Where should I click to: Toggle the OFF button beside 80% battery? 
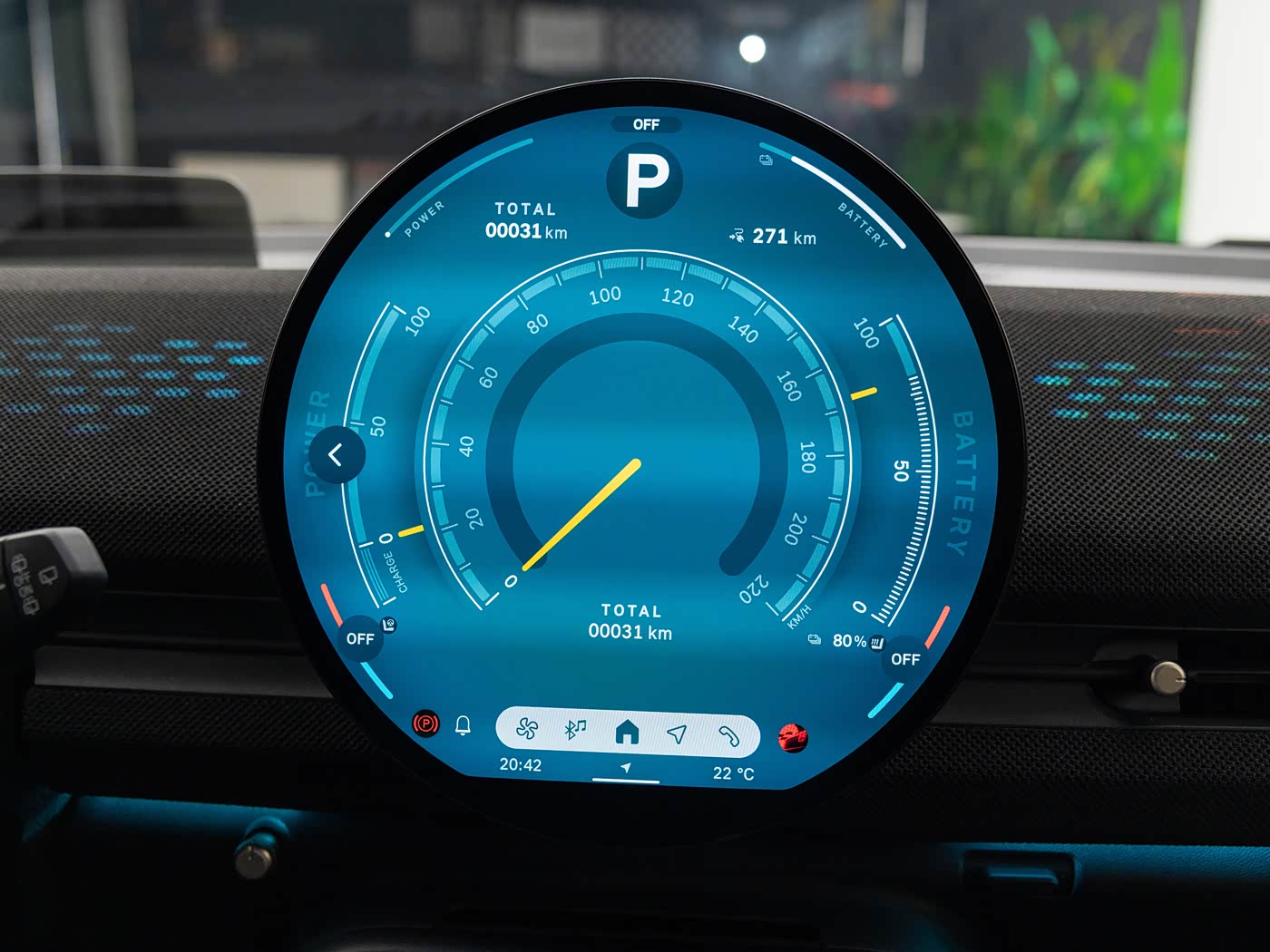[x=905, y=659]
